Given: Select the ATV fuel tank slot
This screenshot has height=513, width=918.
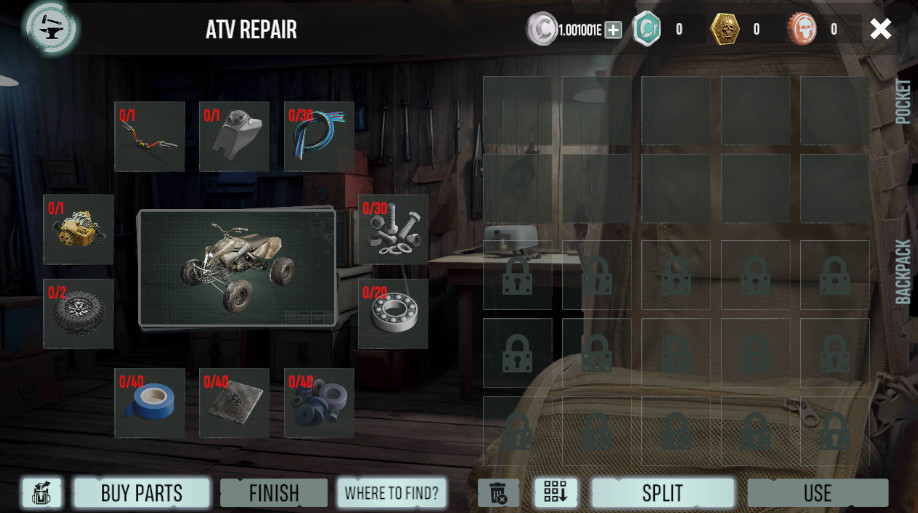Looking at the screenshot, I should point(235,137).
